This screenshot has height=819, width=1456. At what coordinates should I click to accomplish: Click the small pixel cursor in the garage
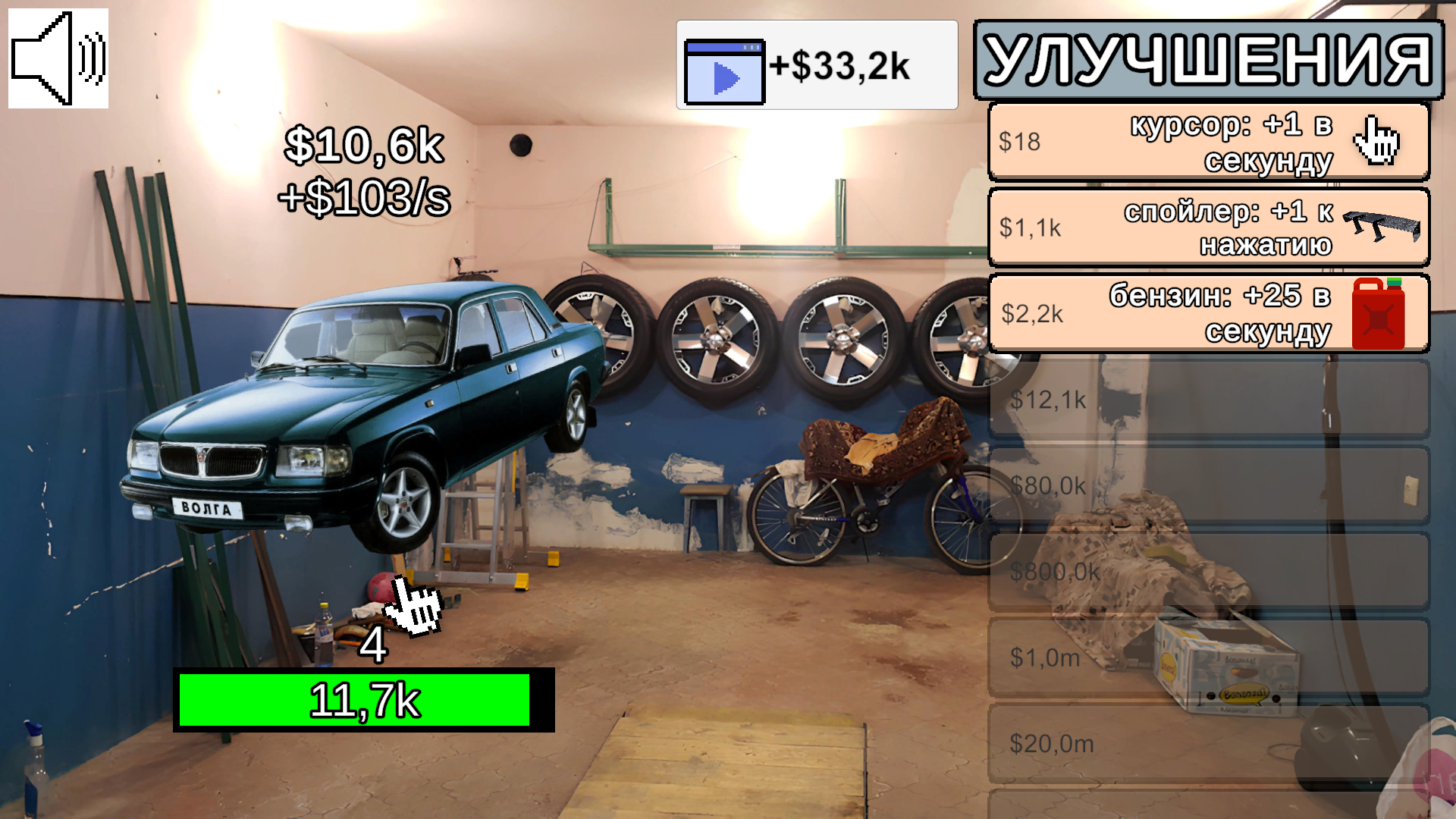pos(413,607)
